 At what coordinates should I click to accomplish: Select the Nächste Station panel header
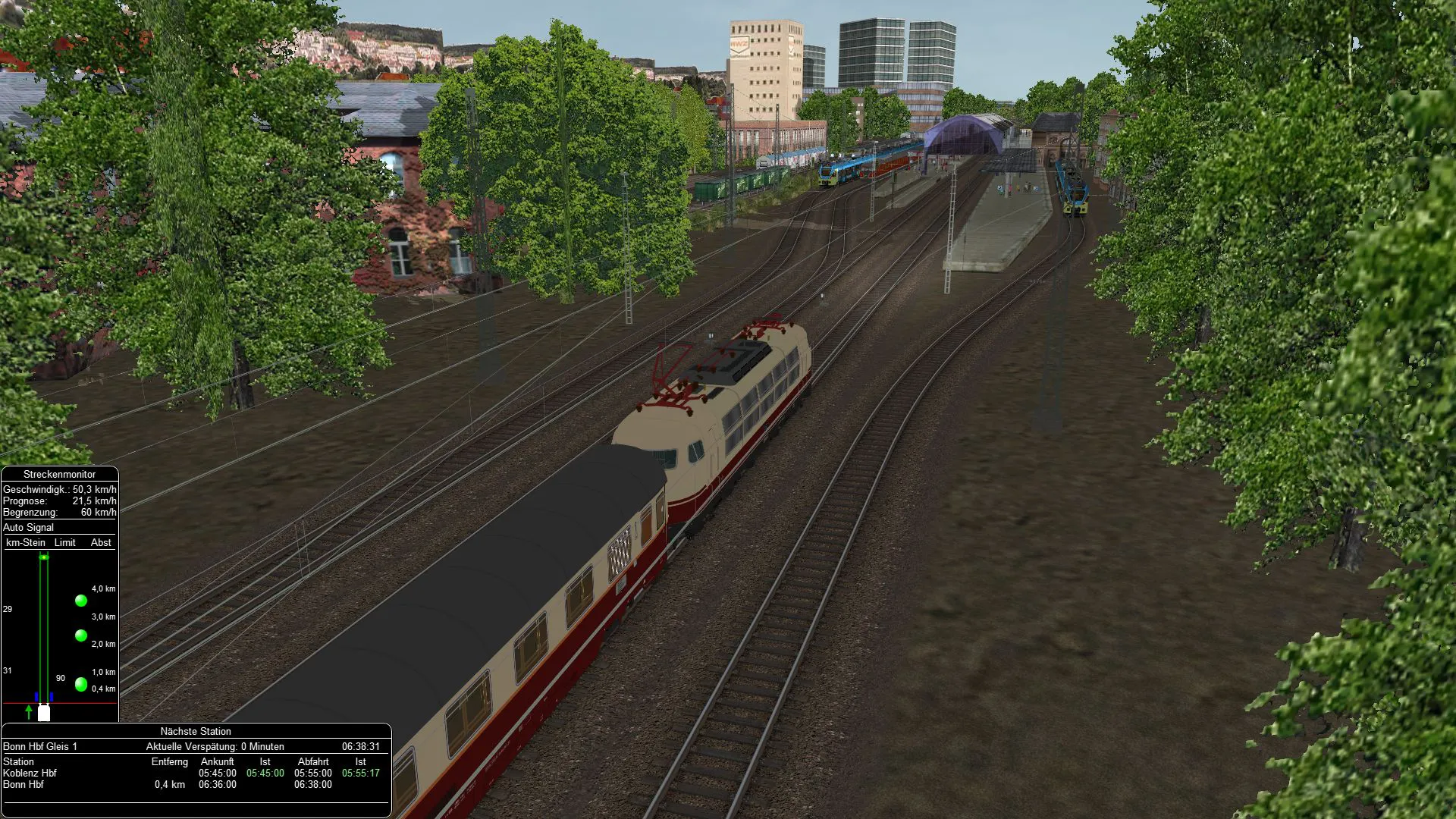point(196,731)
